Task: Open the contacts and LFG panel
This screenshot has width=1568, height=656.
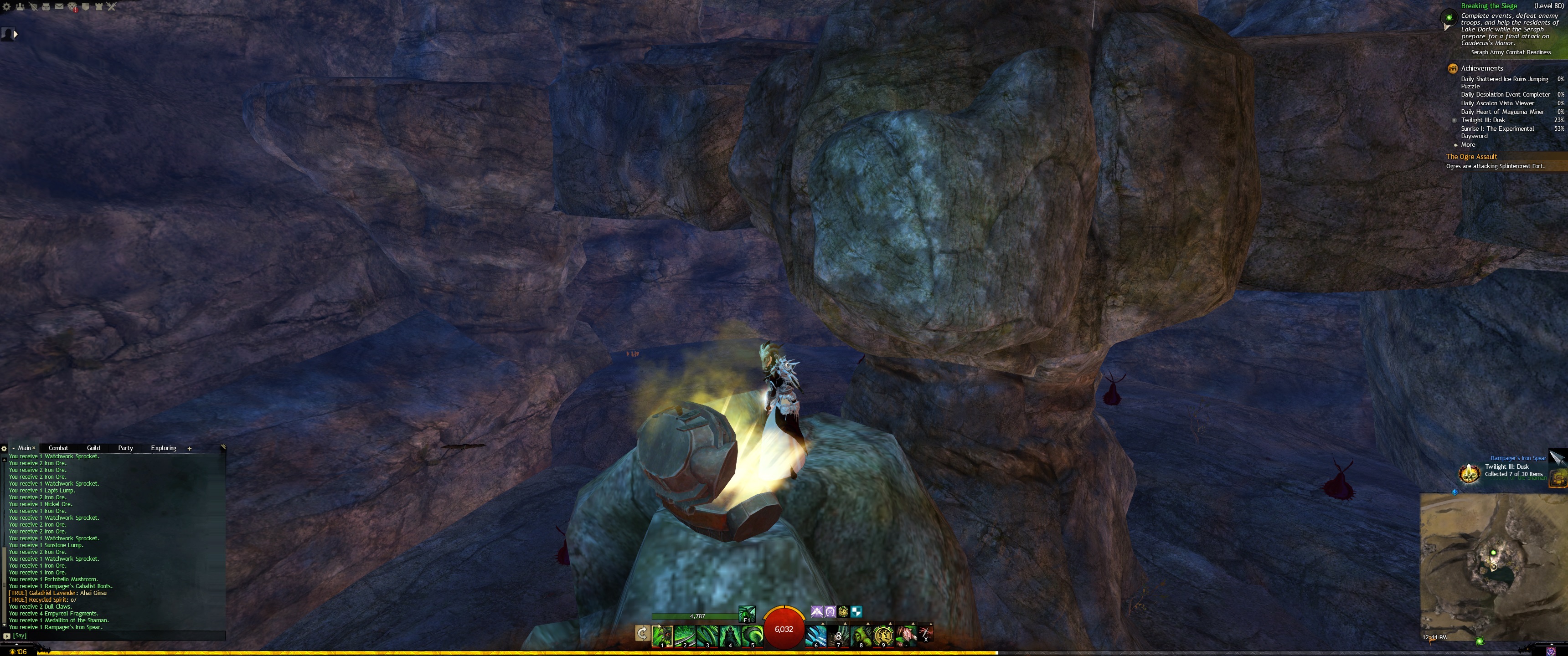Action: point(20,7)
